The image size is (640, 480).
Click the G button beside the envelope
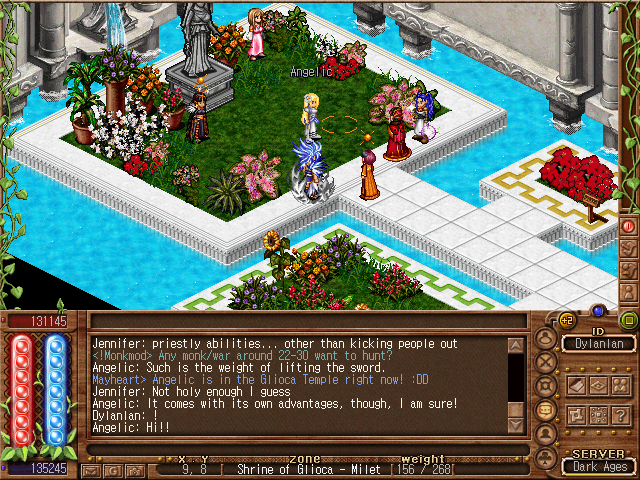coord(111,469)
